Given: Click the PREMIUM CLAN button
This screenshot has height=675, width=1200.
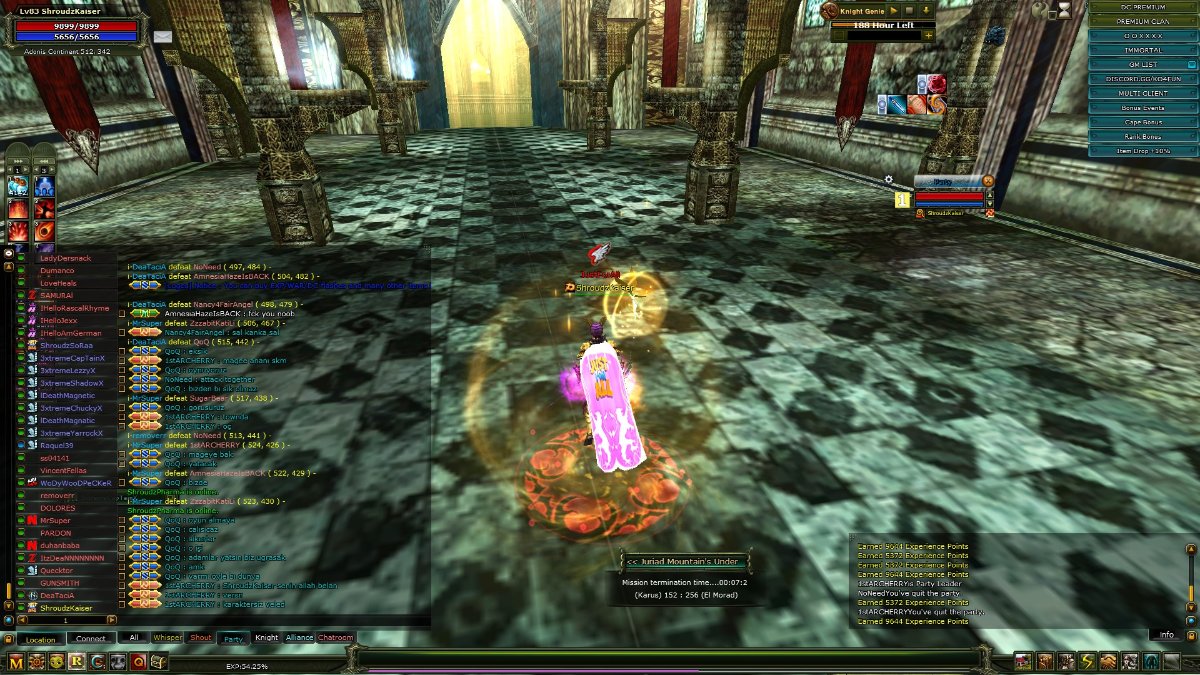Looking at the screenshot, I should click(1144, 21).
